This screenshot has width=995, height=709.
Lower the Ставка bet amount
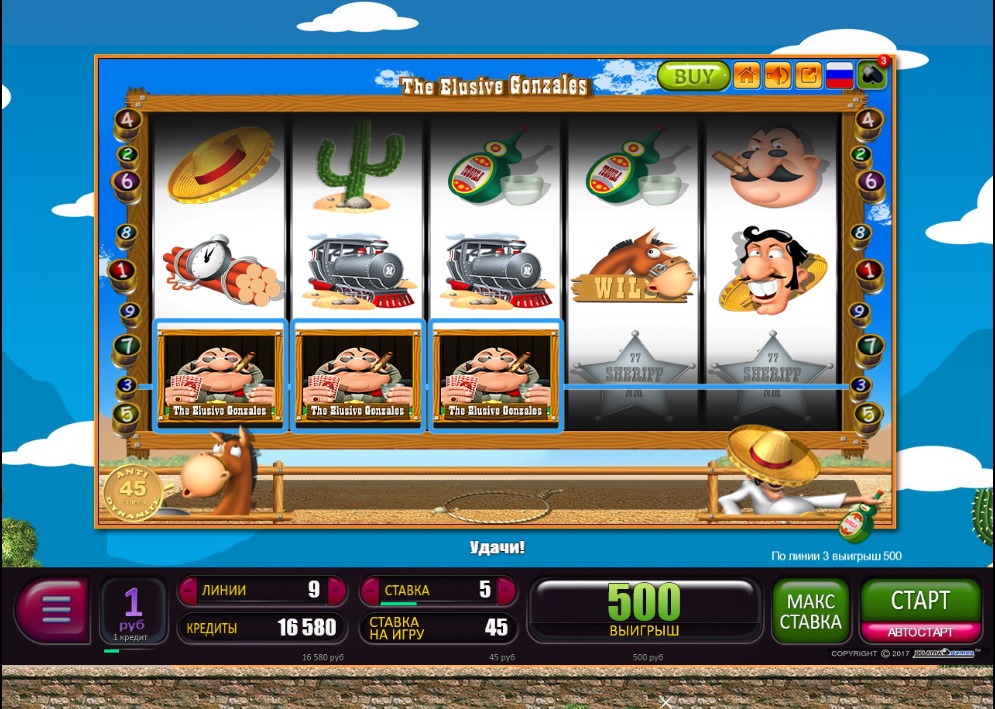370,590
